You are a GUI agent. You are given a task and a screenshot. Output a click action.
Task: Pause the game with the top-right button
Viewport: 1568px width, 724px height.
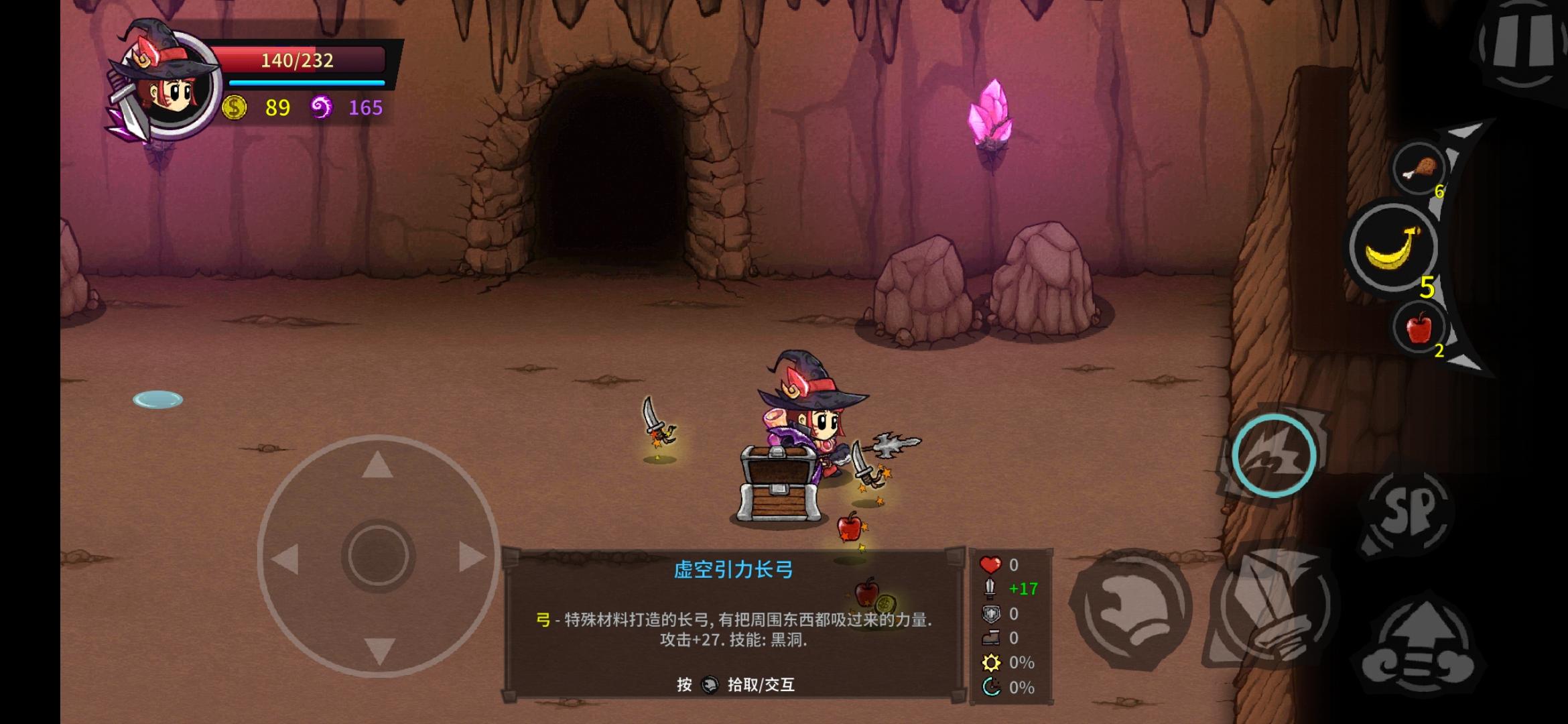coord(1521,47)
